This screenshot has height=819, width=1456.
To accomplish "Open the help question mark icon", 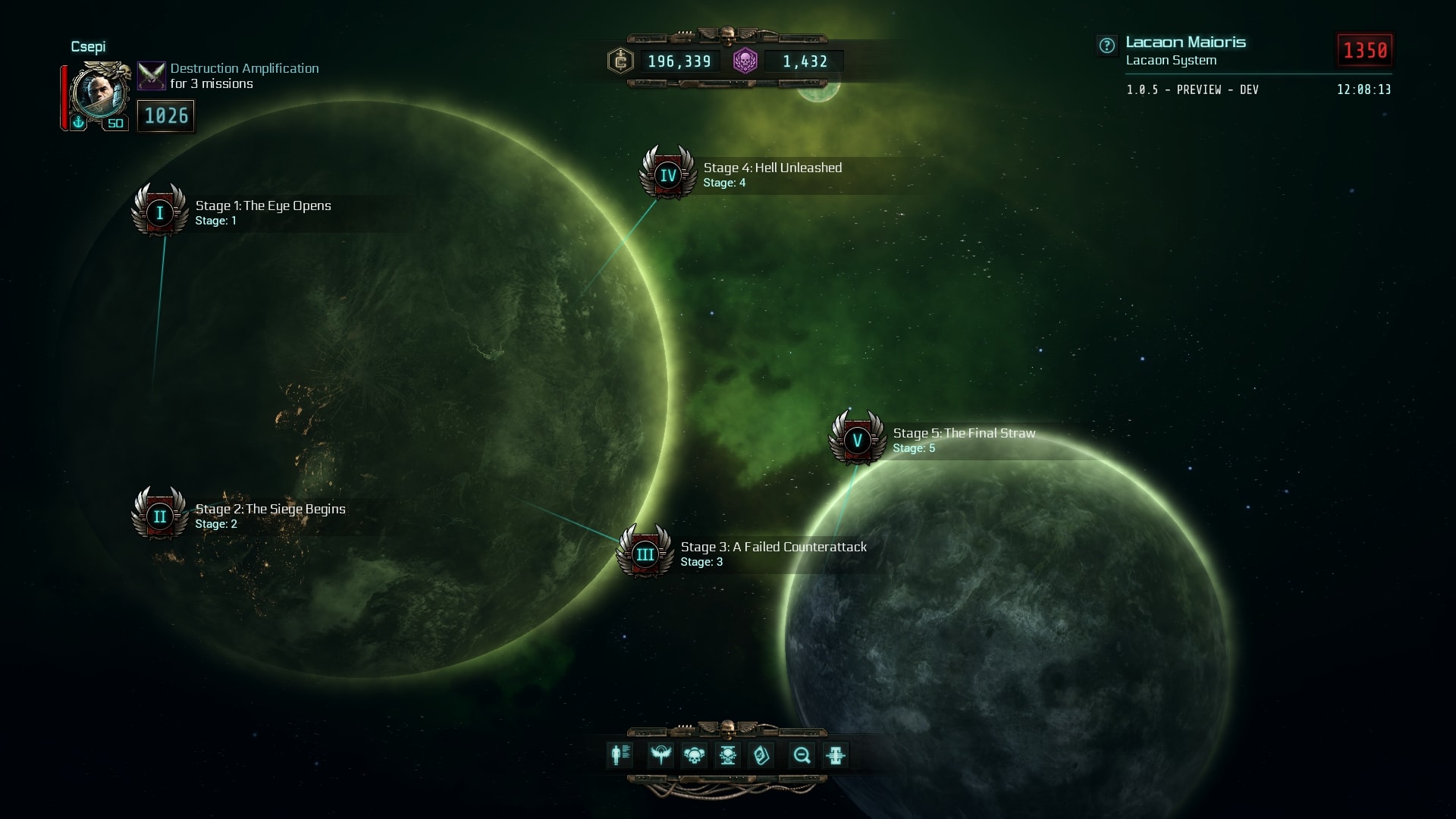I will pos(1106,45).
